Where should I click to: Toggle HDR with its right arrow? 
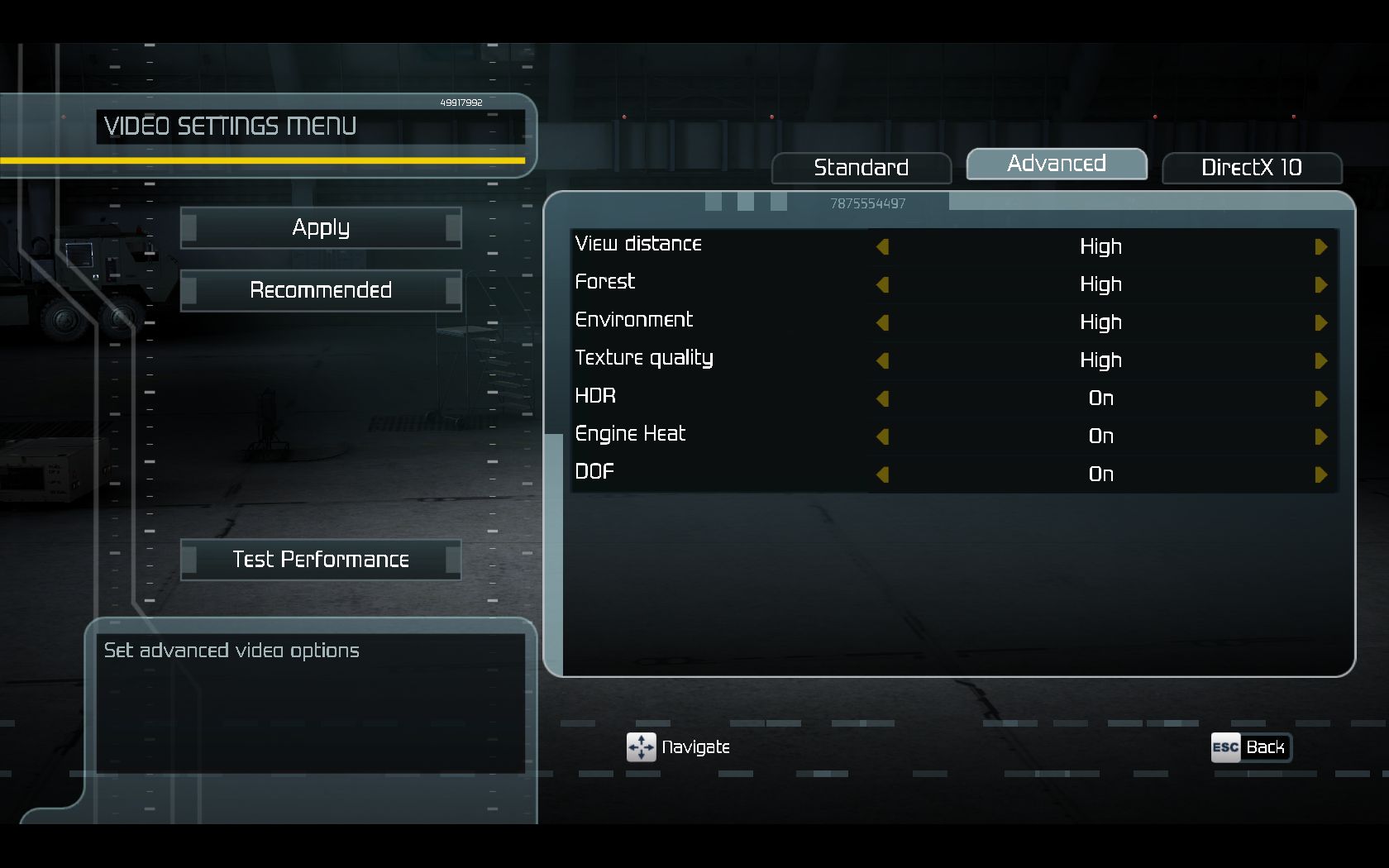pyautogui.click(x=1320, y=399)
